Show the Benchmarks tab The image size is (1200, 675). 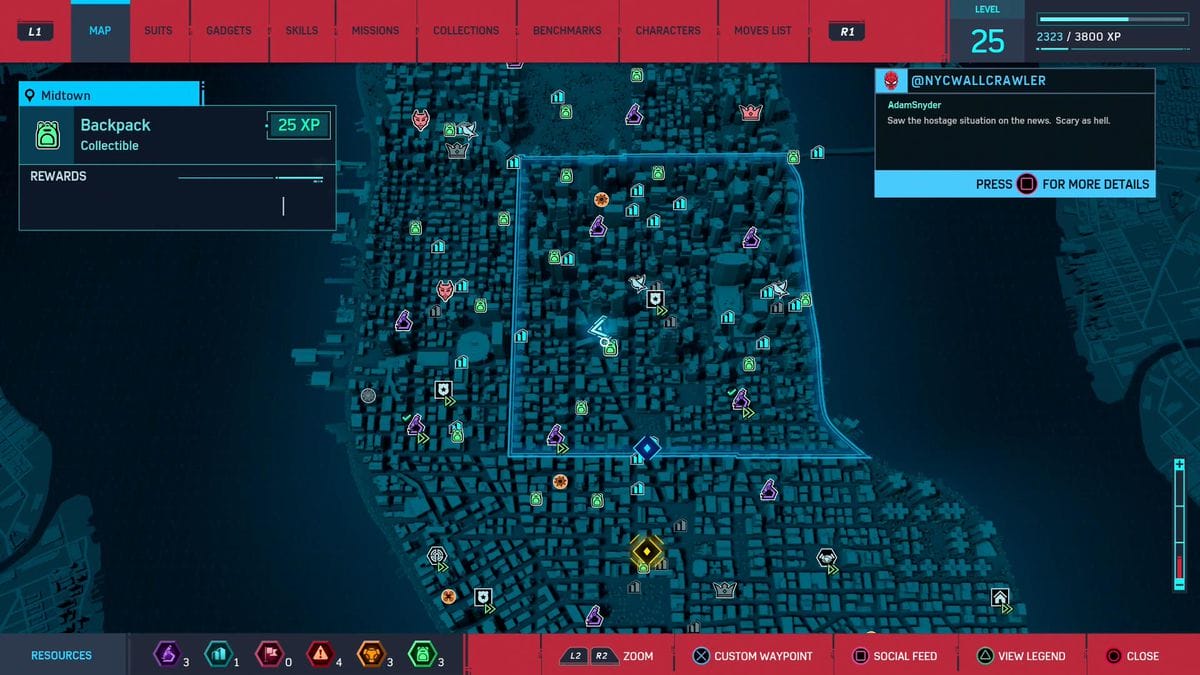[567, 31]
